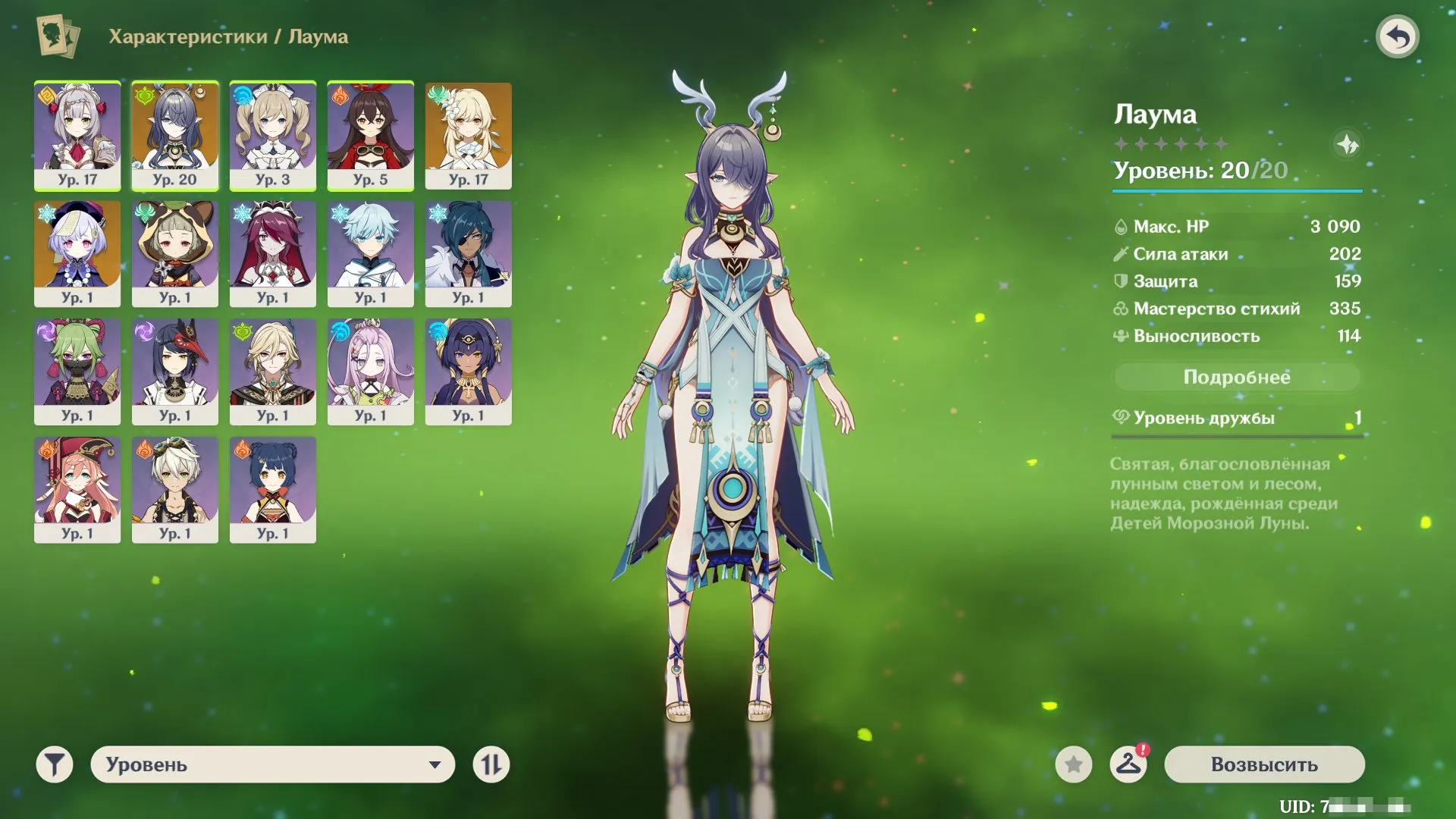
Task: Open the character constellation icon near the stars
Action: (1349, 146)
